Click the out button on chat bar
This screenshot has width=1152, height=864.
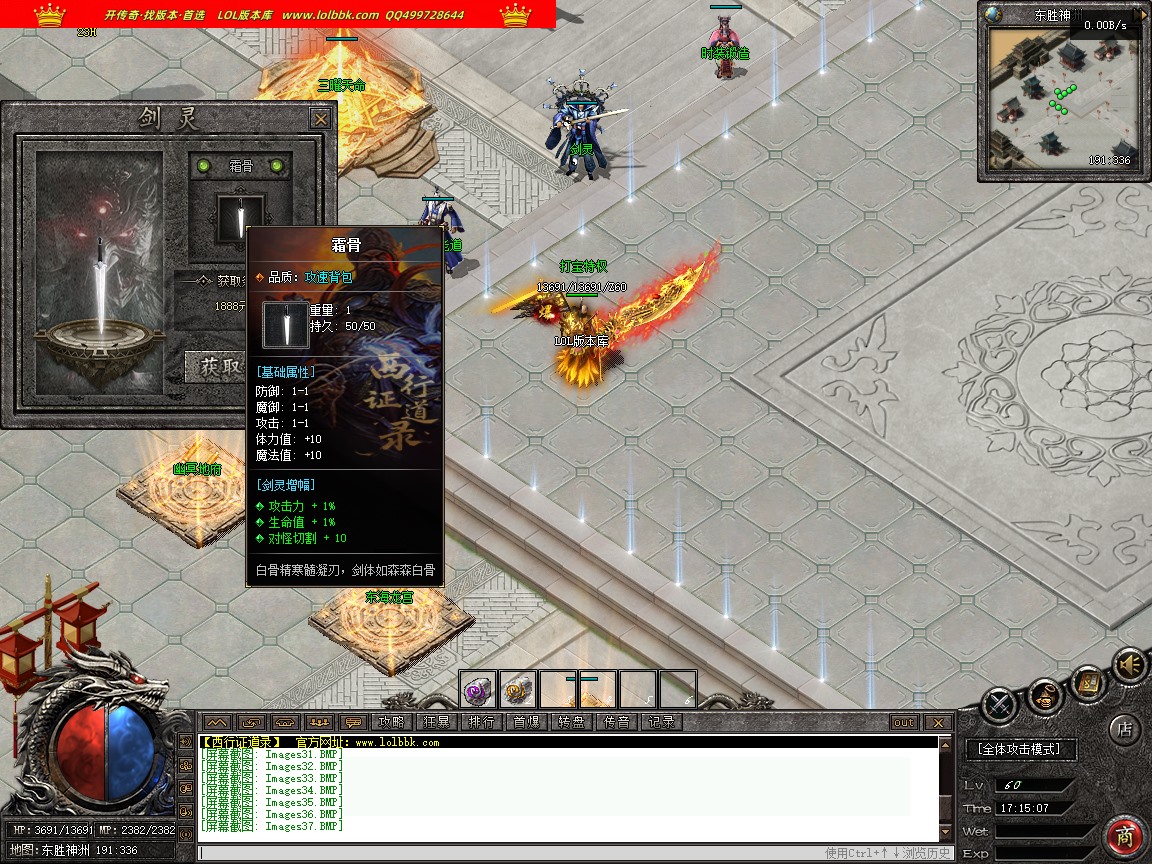904,722
